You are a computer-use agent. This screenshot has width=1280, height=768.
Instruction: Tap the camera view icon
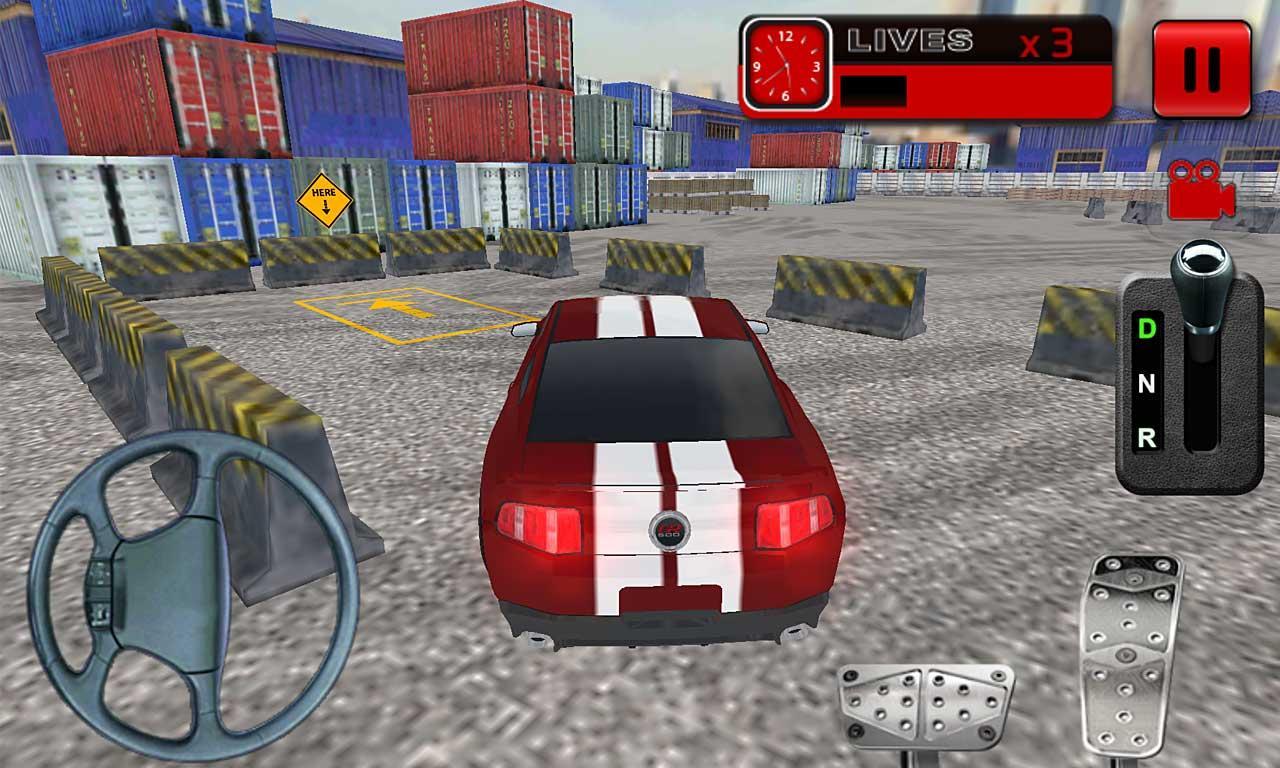[1199, 190]
